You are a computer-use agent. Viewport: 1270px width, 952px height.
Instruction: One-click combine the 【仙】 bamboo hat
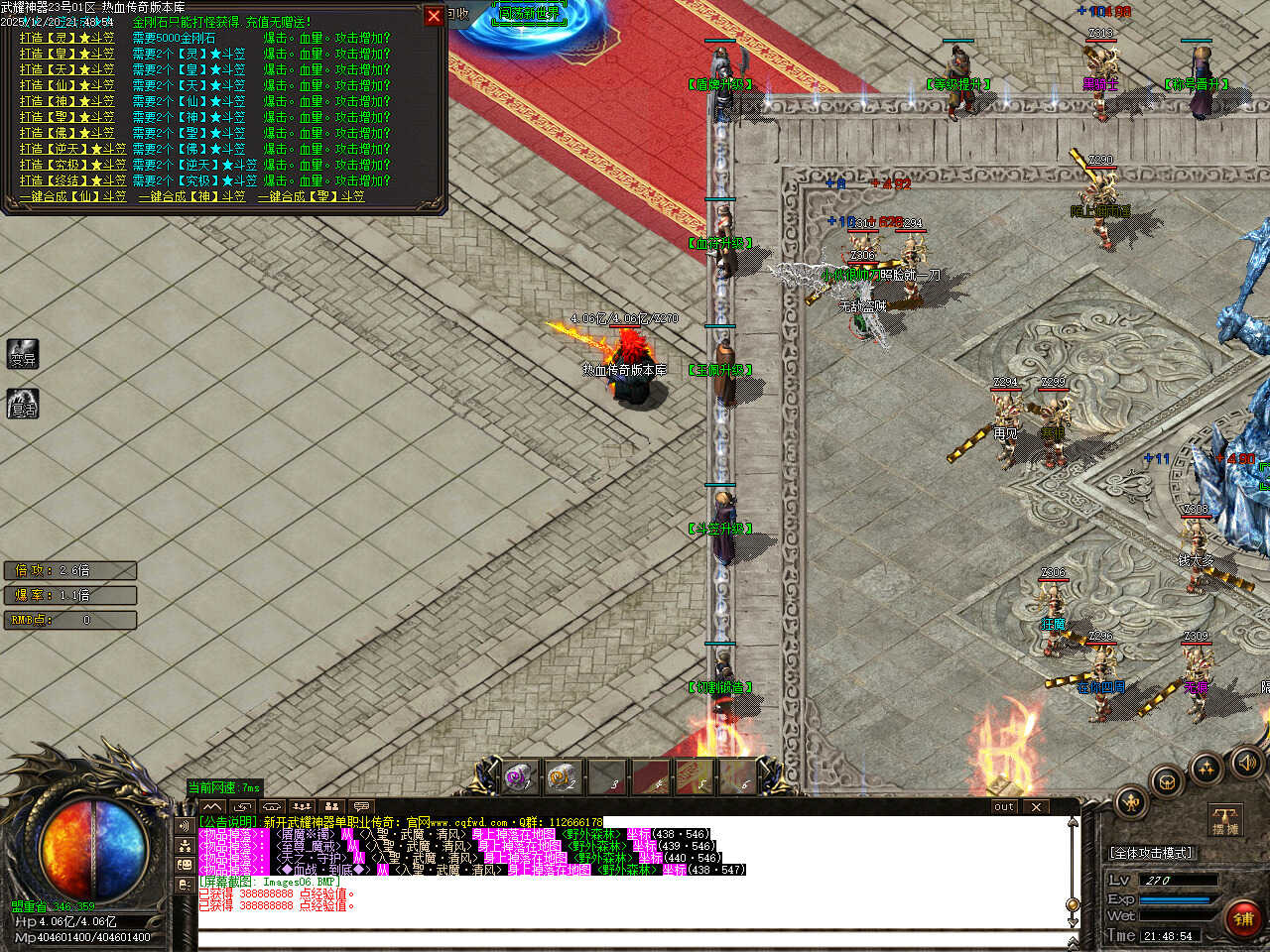[x=72, y=196]
